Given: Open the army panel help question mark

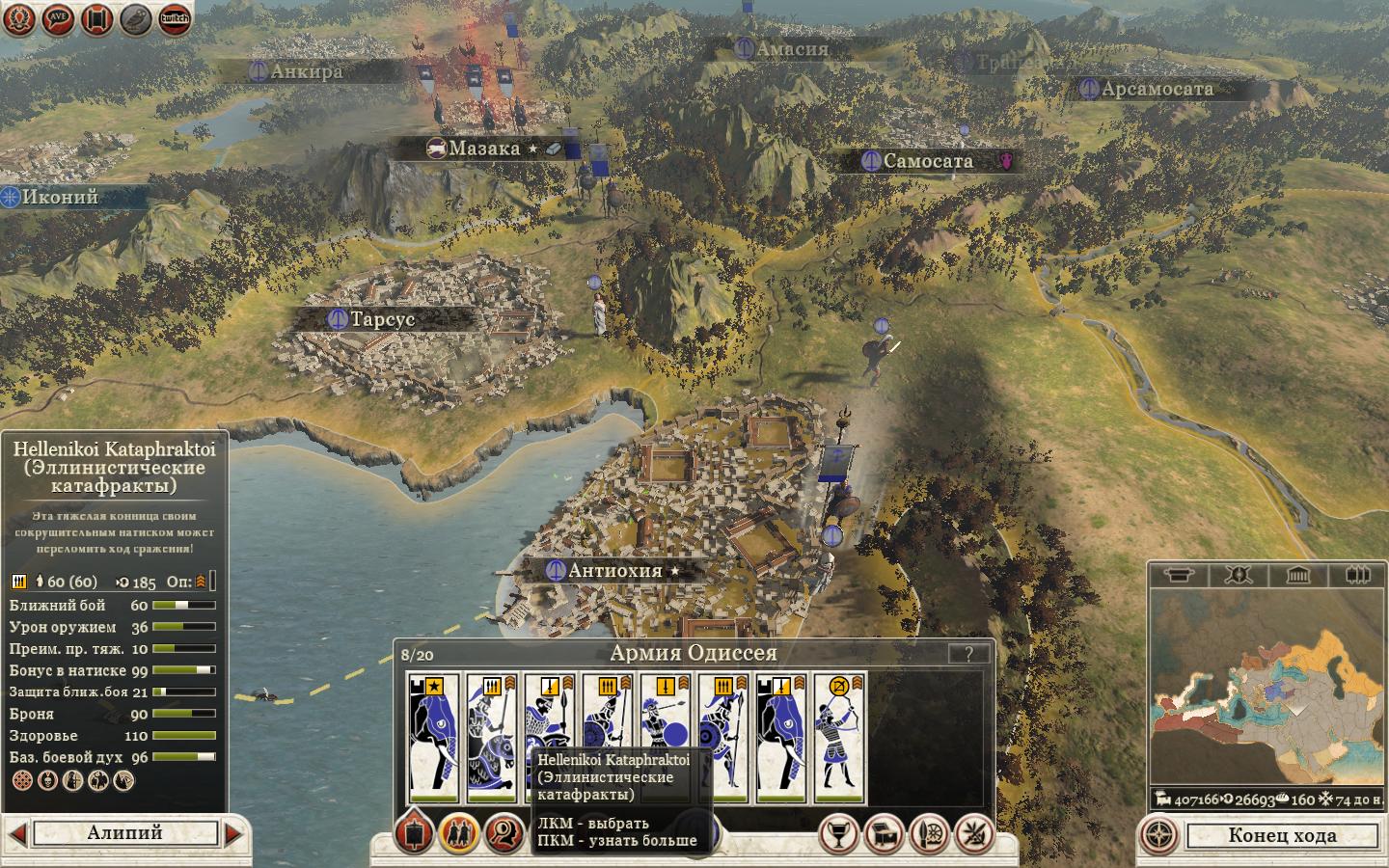Looking at the screenshot, I should [967, 654].
